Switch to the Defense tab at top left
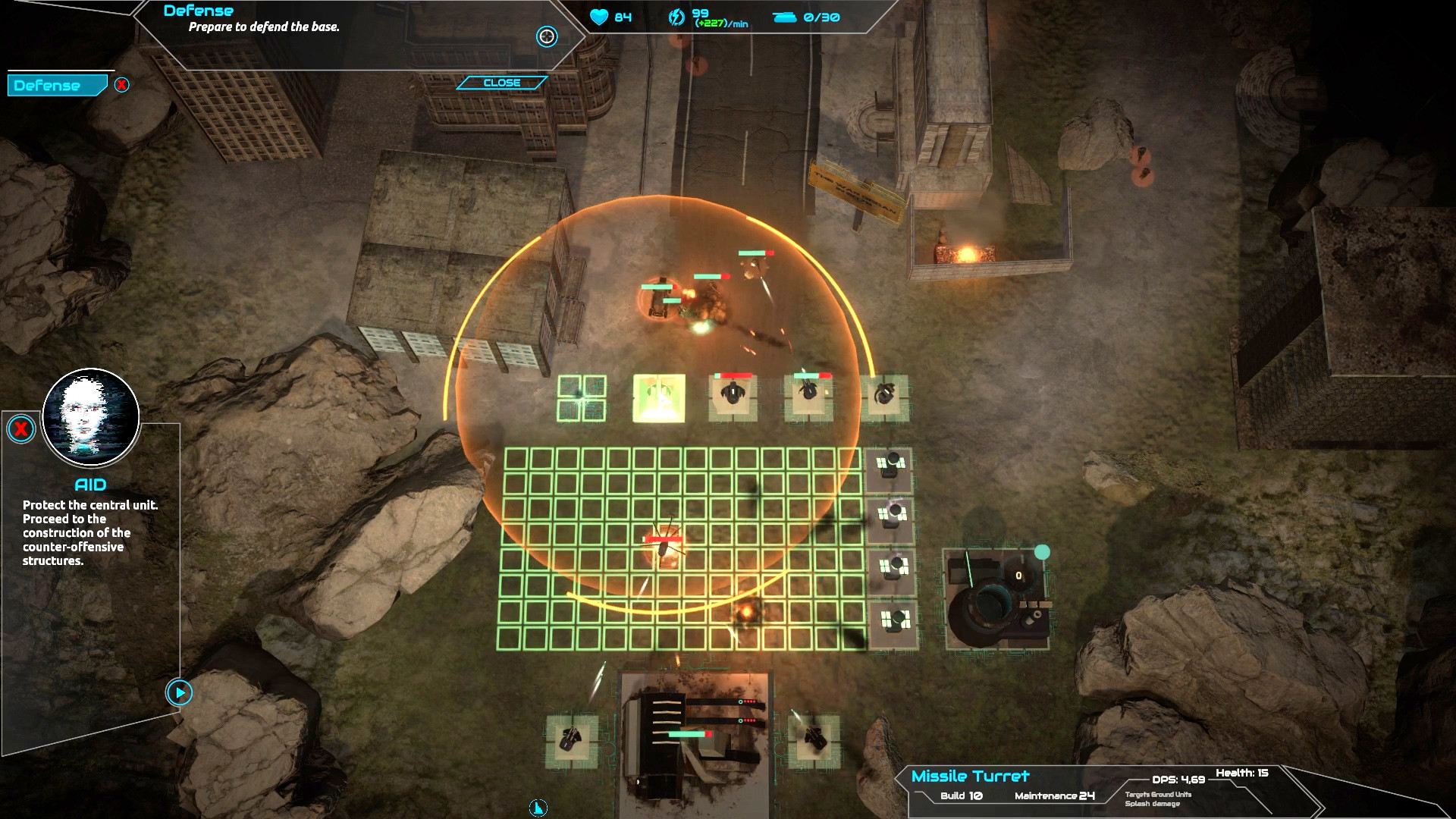This screenshot has height=819, width=1456. coord(53,85)
